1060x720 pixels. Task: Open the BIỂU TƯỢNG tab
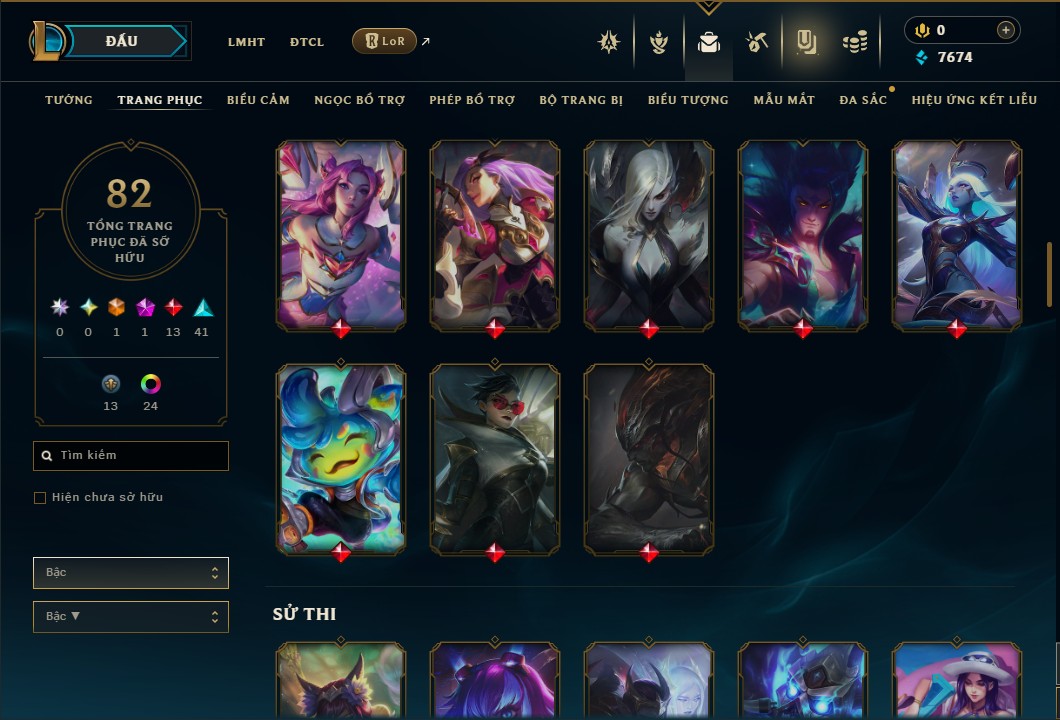click(688, 100)
